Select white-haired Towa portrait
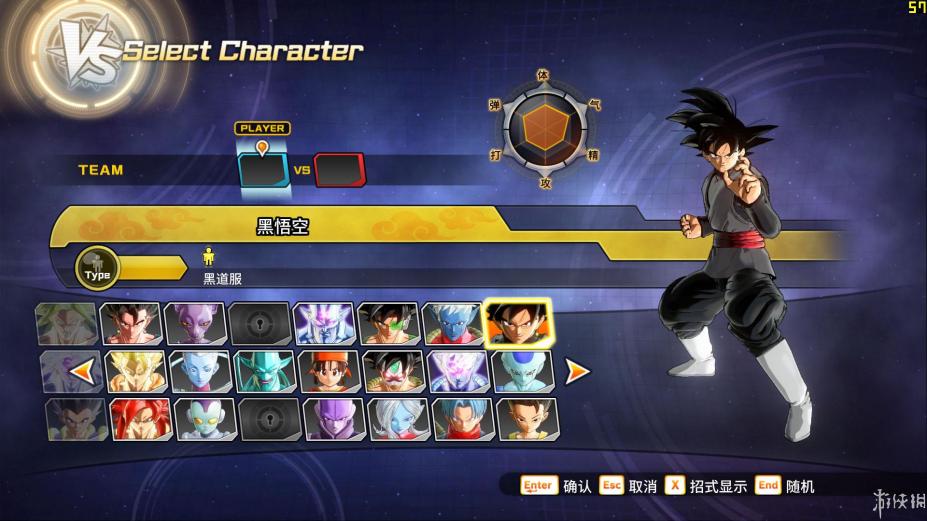The width and height of the screenshot is (927, 521). (398, 419)
